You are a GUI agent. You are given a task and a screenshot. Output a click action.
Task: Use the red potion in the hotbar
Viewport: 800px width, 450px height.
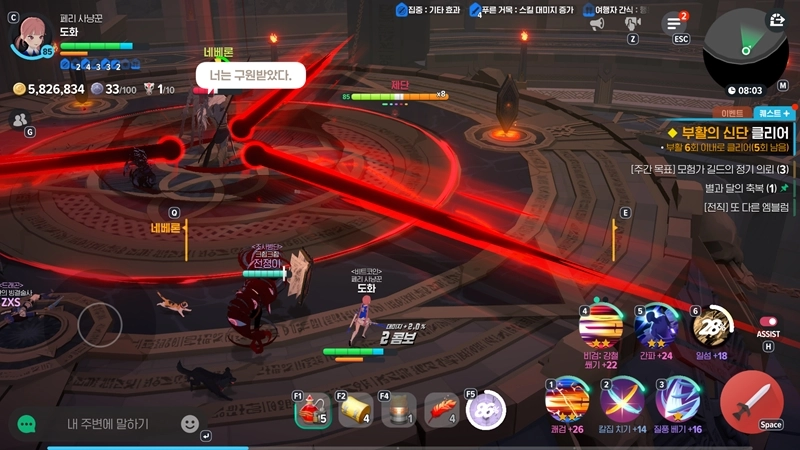313,410
